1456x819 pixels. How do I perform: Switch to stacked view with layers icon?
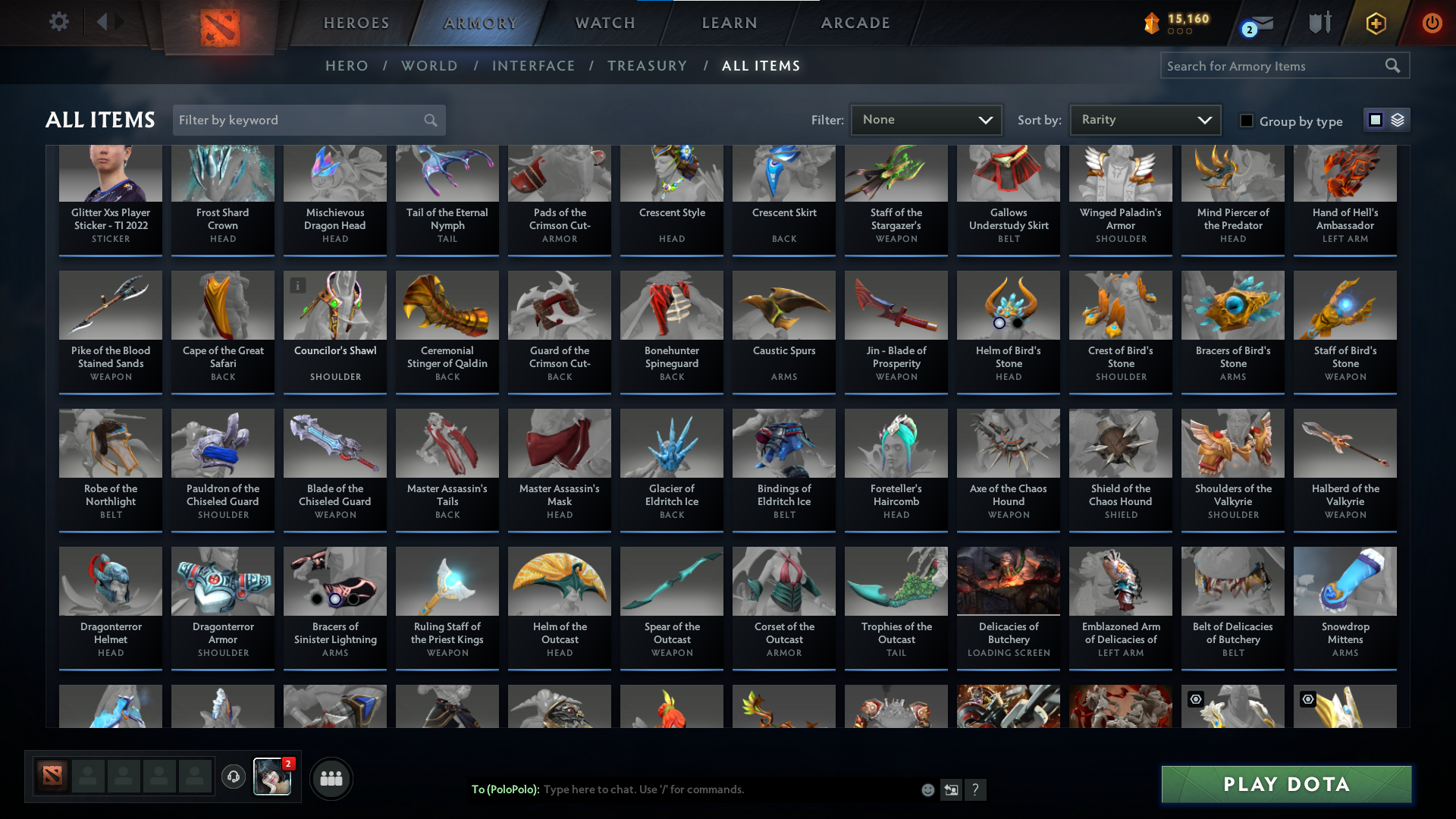[x=1398, y=120]
